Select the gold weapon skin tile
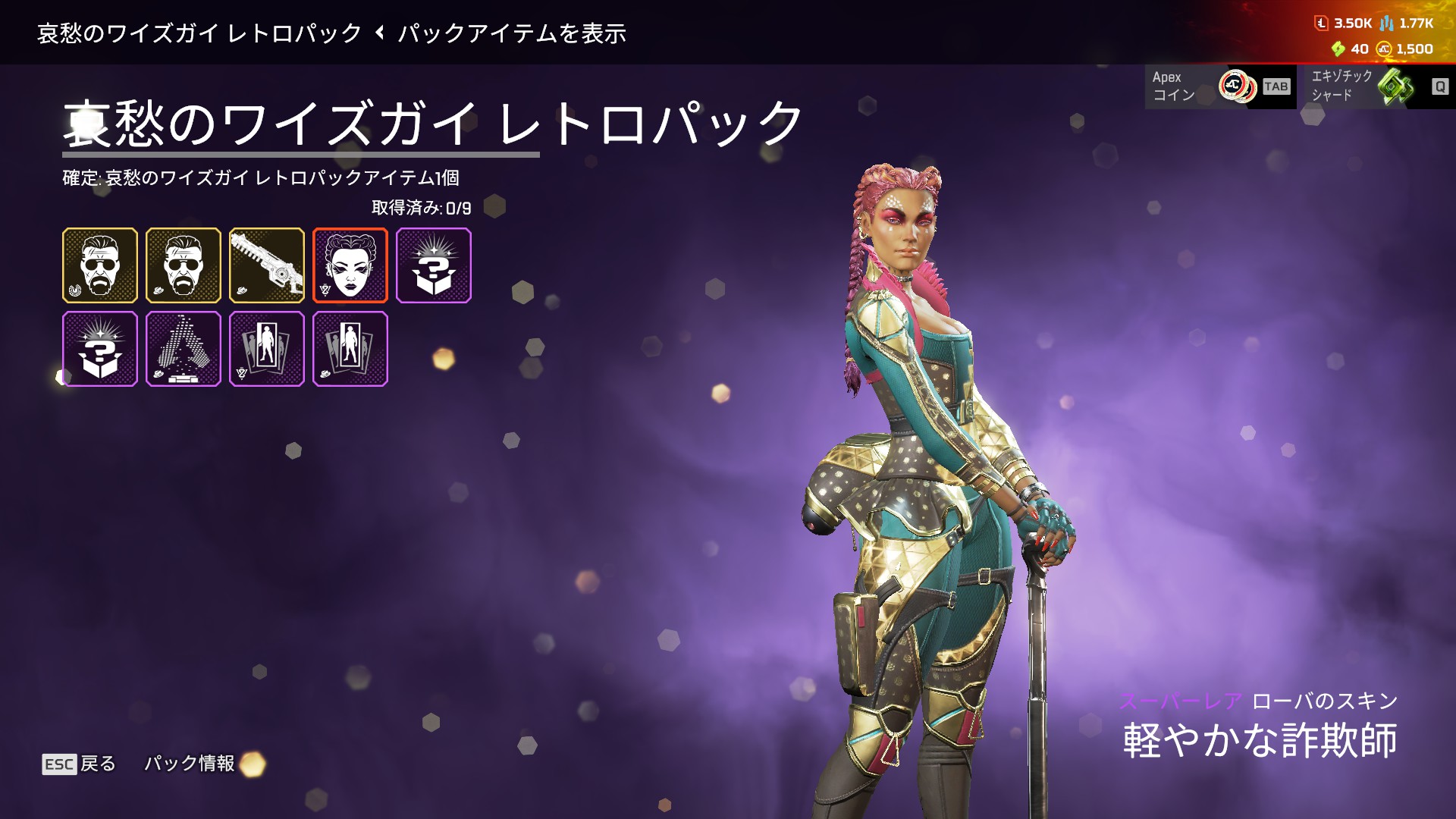This screenshot has width=1456, height=819. point(266,265)
